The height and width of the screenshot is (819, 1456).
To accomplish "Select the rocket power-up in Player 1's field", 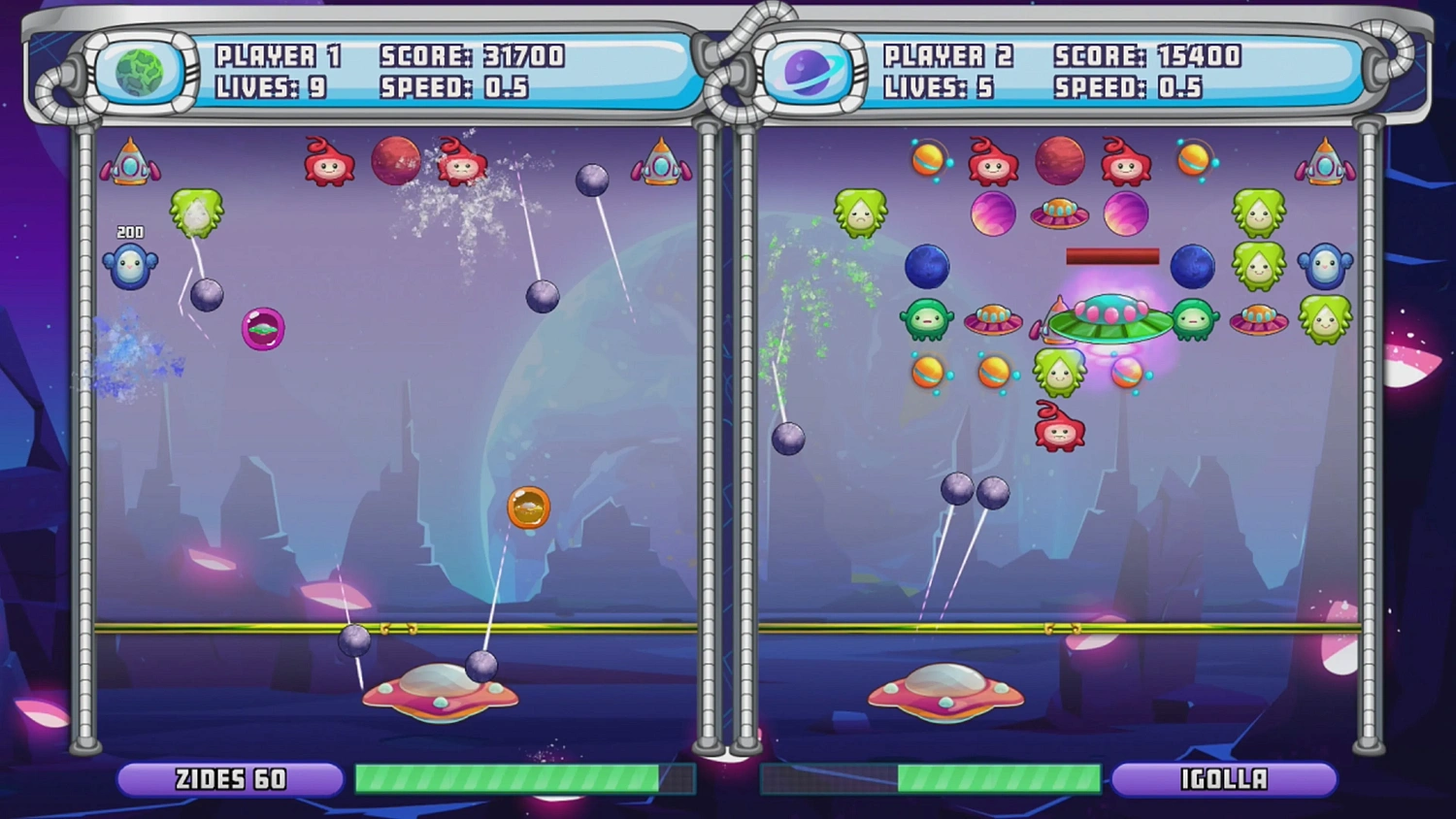I will (x=131, y=165).
